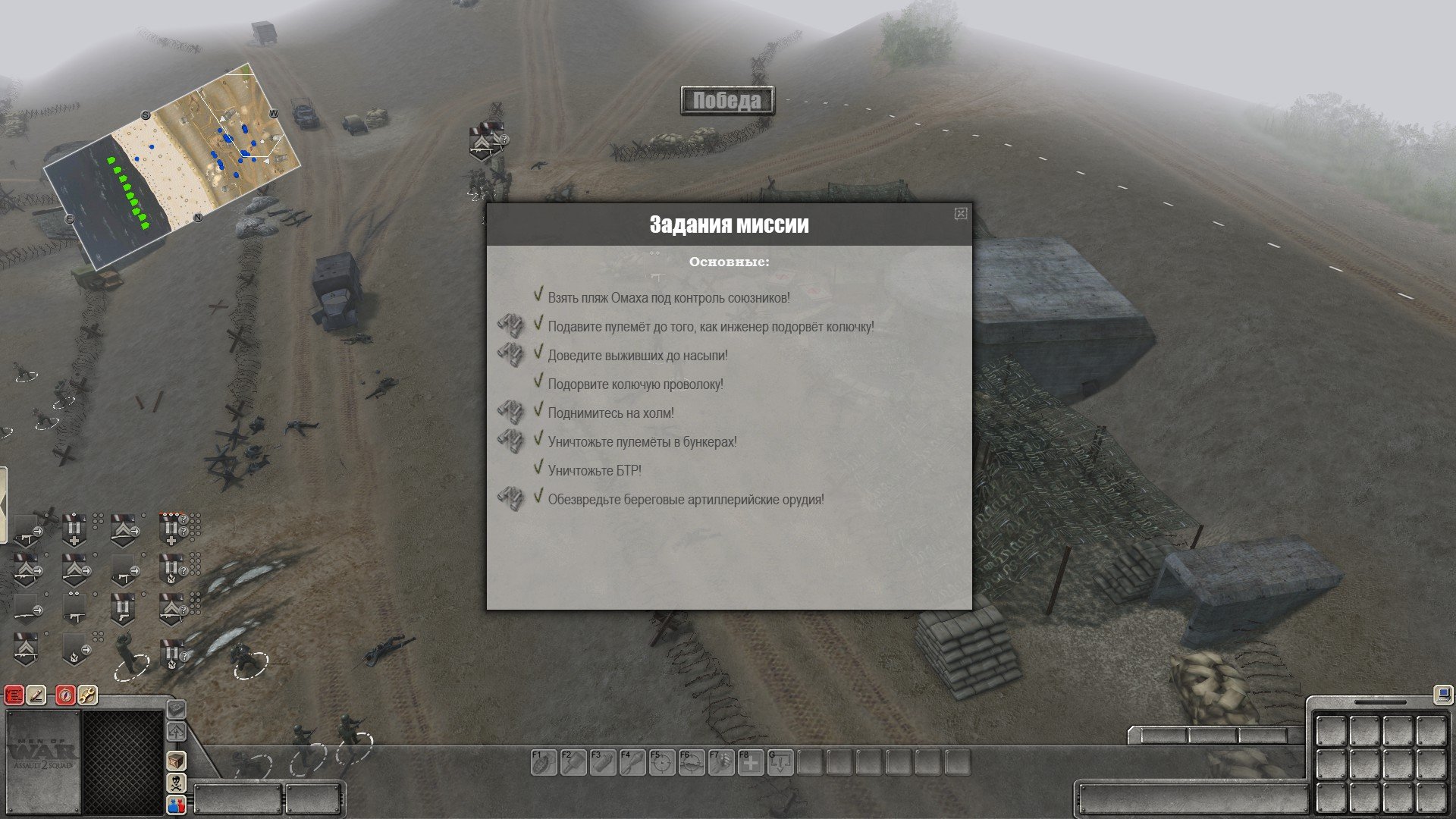
Task: Open the wooden crate inventory button
Action: (176, 761)
